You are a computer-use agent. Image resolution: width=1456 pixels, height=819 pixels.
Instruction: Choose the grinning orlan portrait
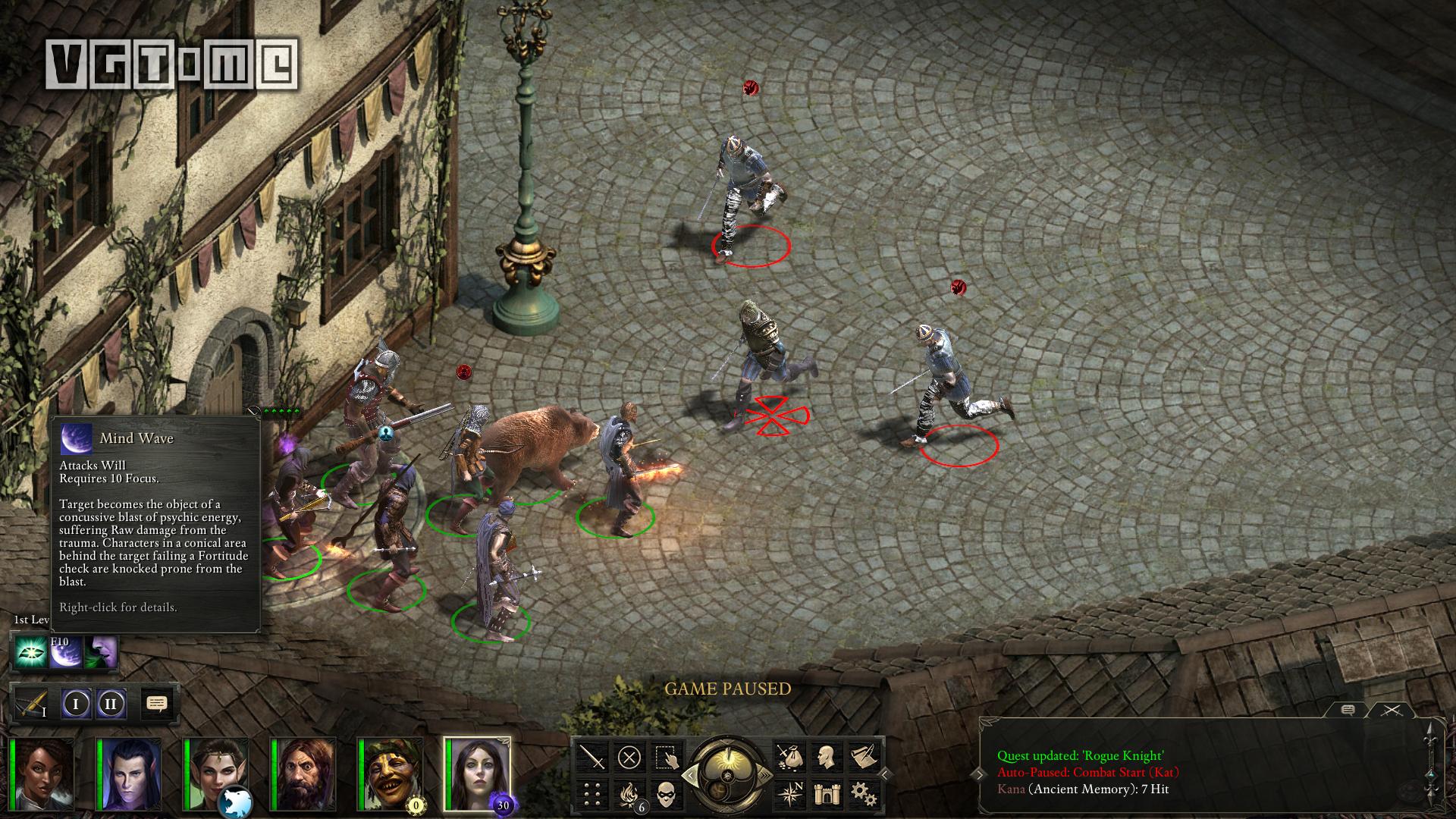pos(391,775)
